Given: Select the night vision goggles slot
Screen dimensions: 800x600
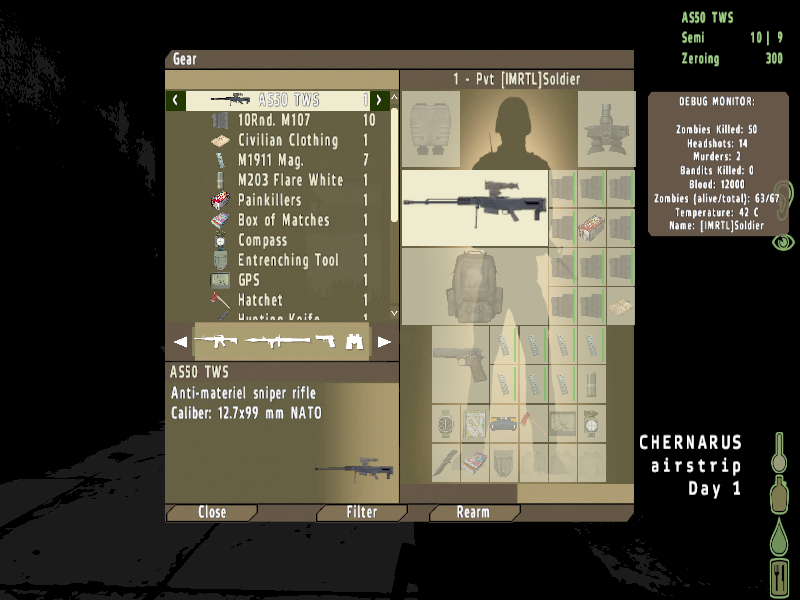Looking at the screenshot, I should [606, 130].
